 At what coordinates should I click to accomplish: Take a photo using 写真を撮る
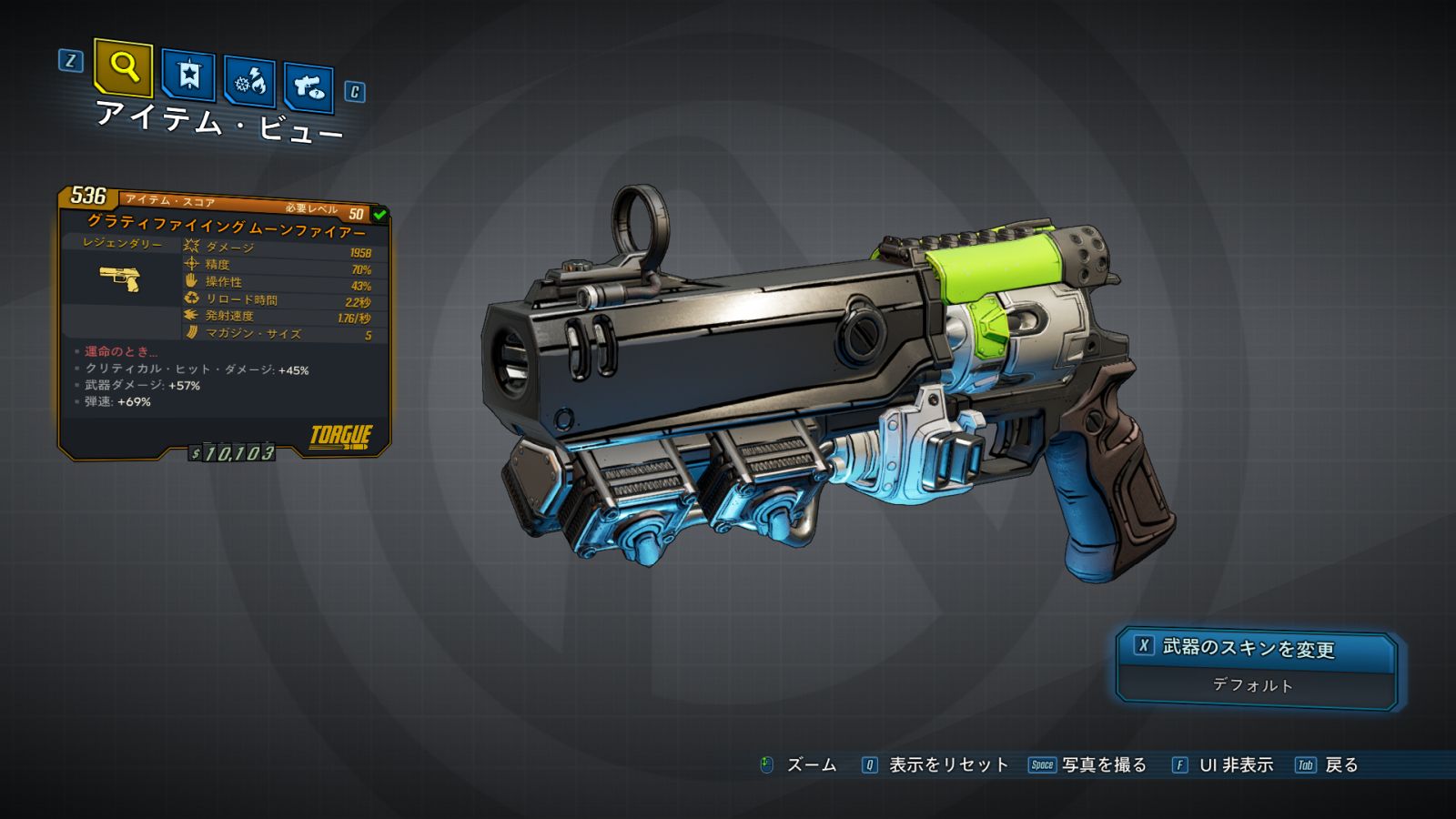(x=1103, y=765)
